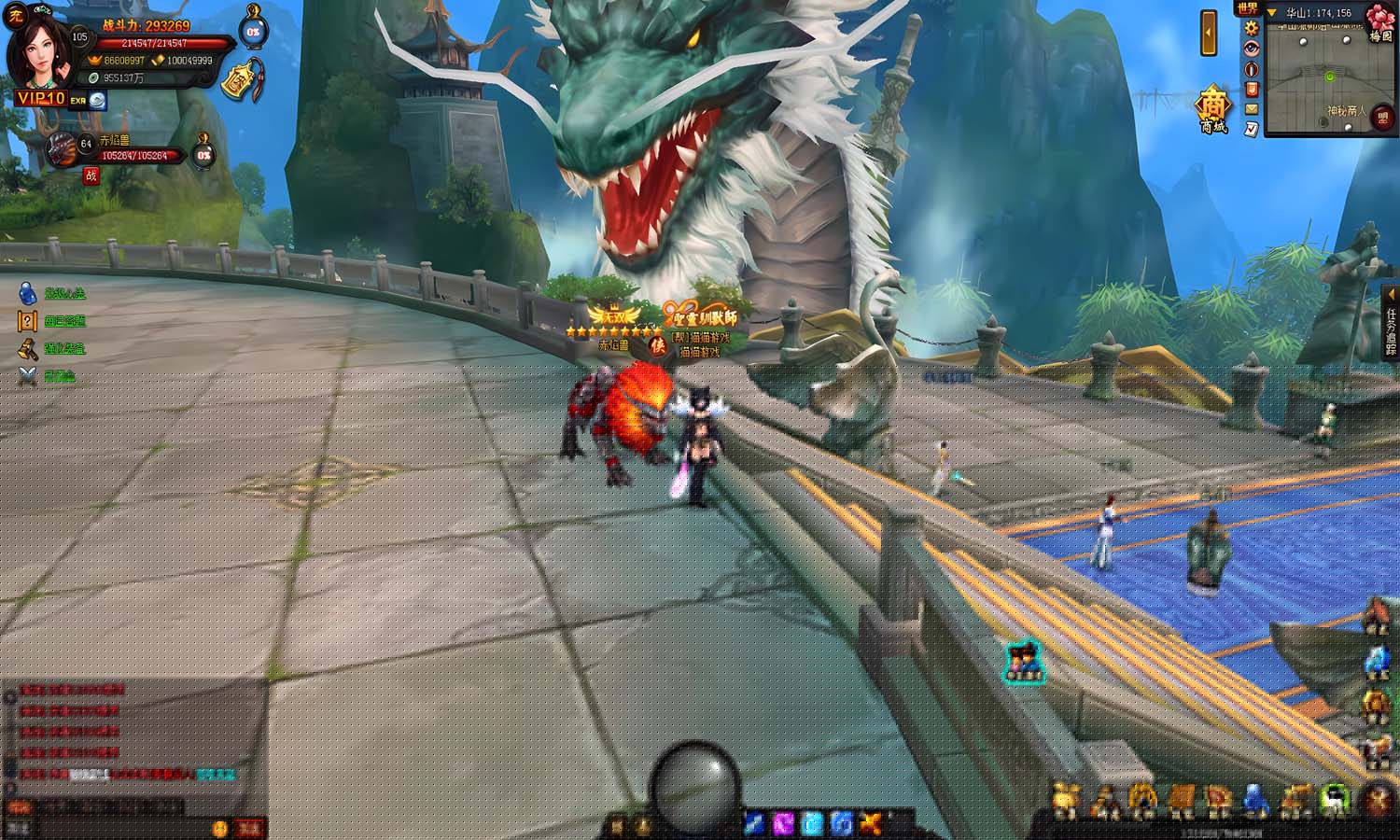Open the 商城 shop

tap(1213, 109)
